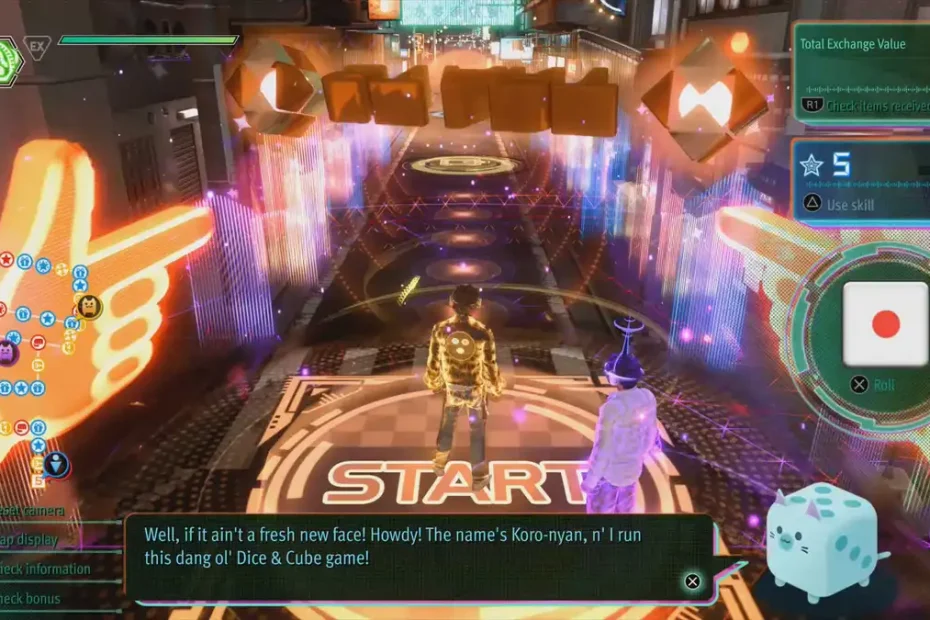Roll the white dice with red dot
The width and height of the screenshot is (930, 620).
point(886,324)
